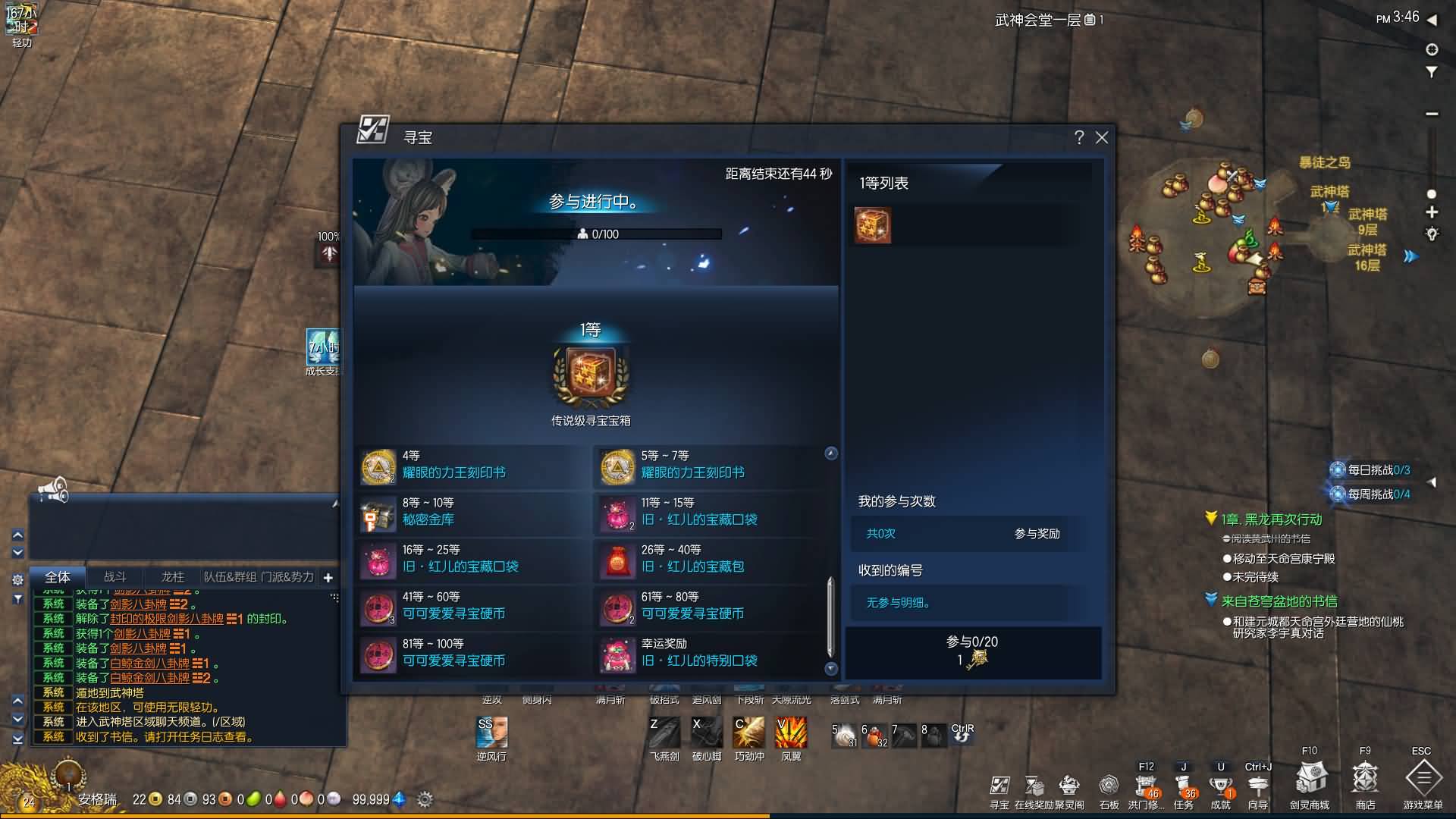Screen dimensions: 1456x819
Task: Select the 每日挑战 daily challenge tracker
Action: 1371,470
